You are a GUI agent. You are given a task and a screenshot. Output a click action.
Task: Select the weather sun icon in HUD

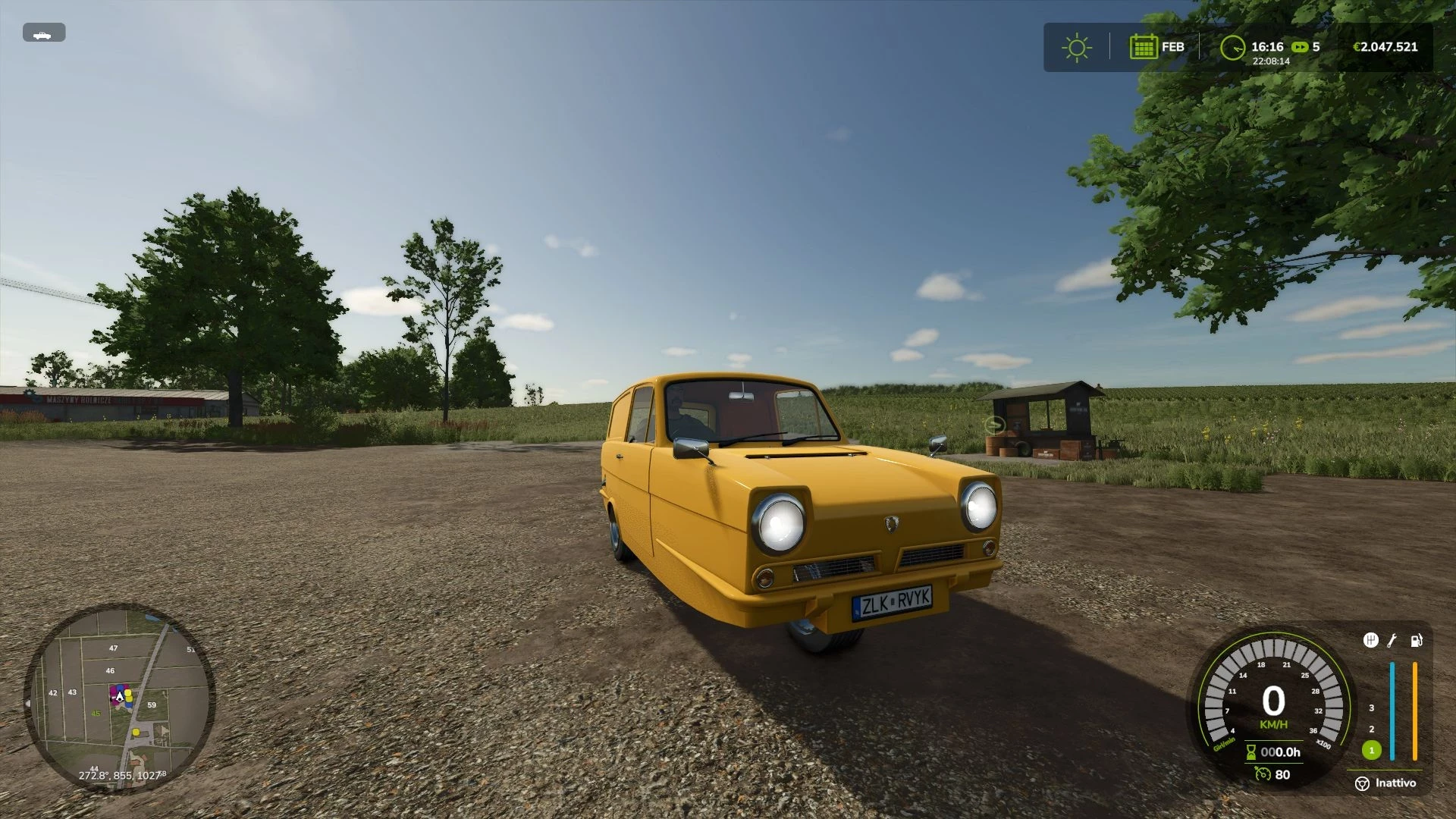tap(1076, 47)
